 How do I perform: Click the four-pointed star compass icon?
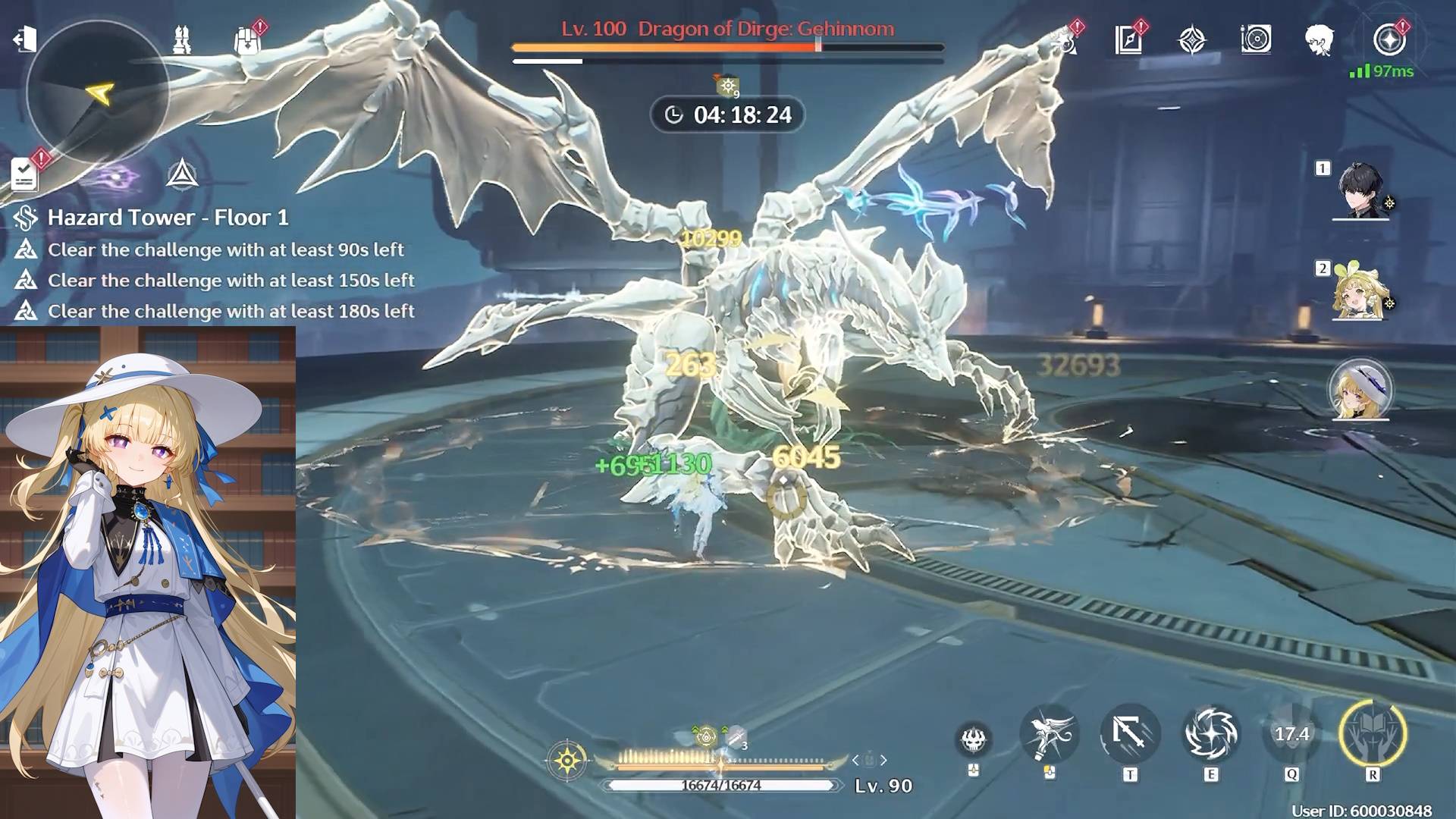1192,39
